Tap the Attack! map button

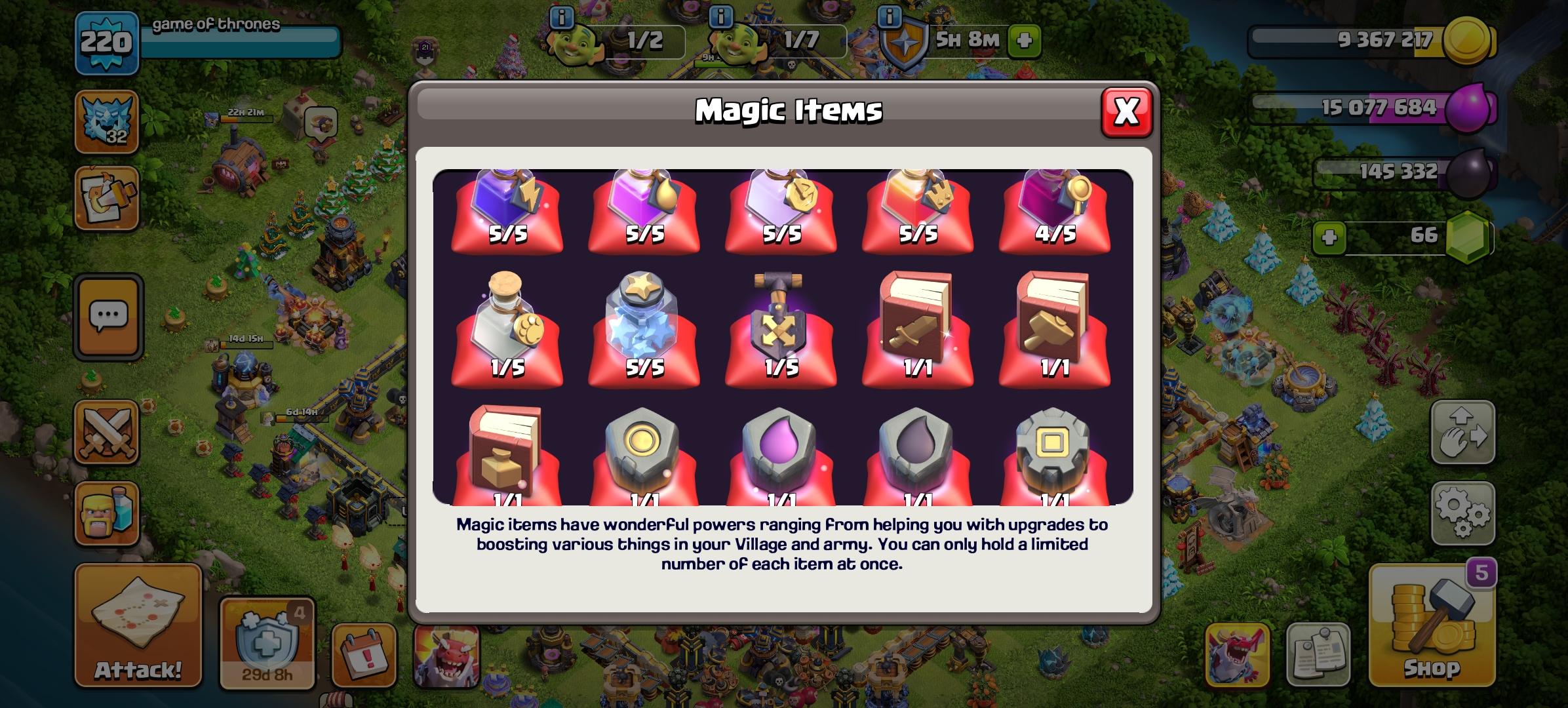pos(138,626)
